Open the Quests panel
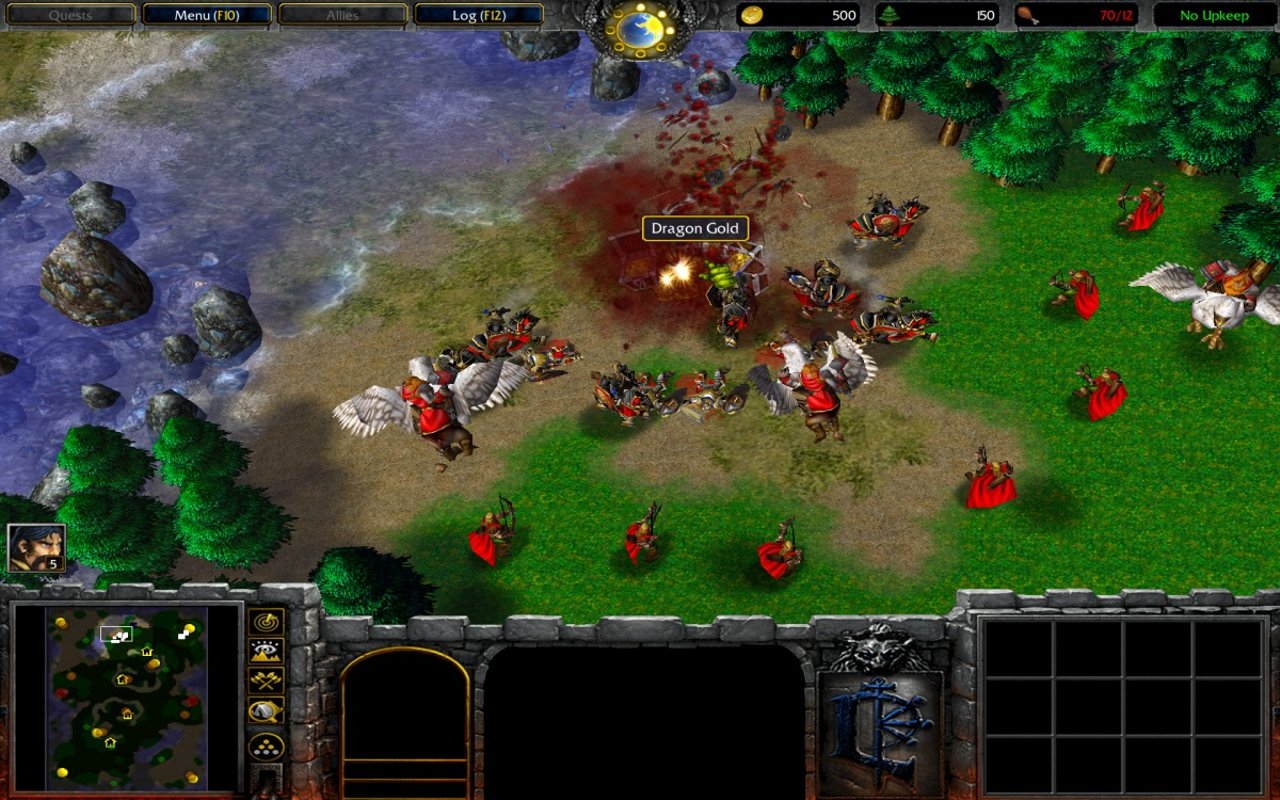1280x800 pixels. [70, 15]
